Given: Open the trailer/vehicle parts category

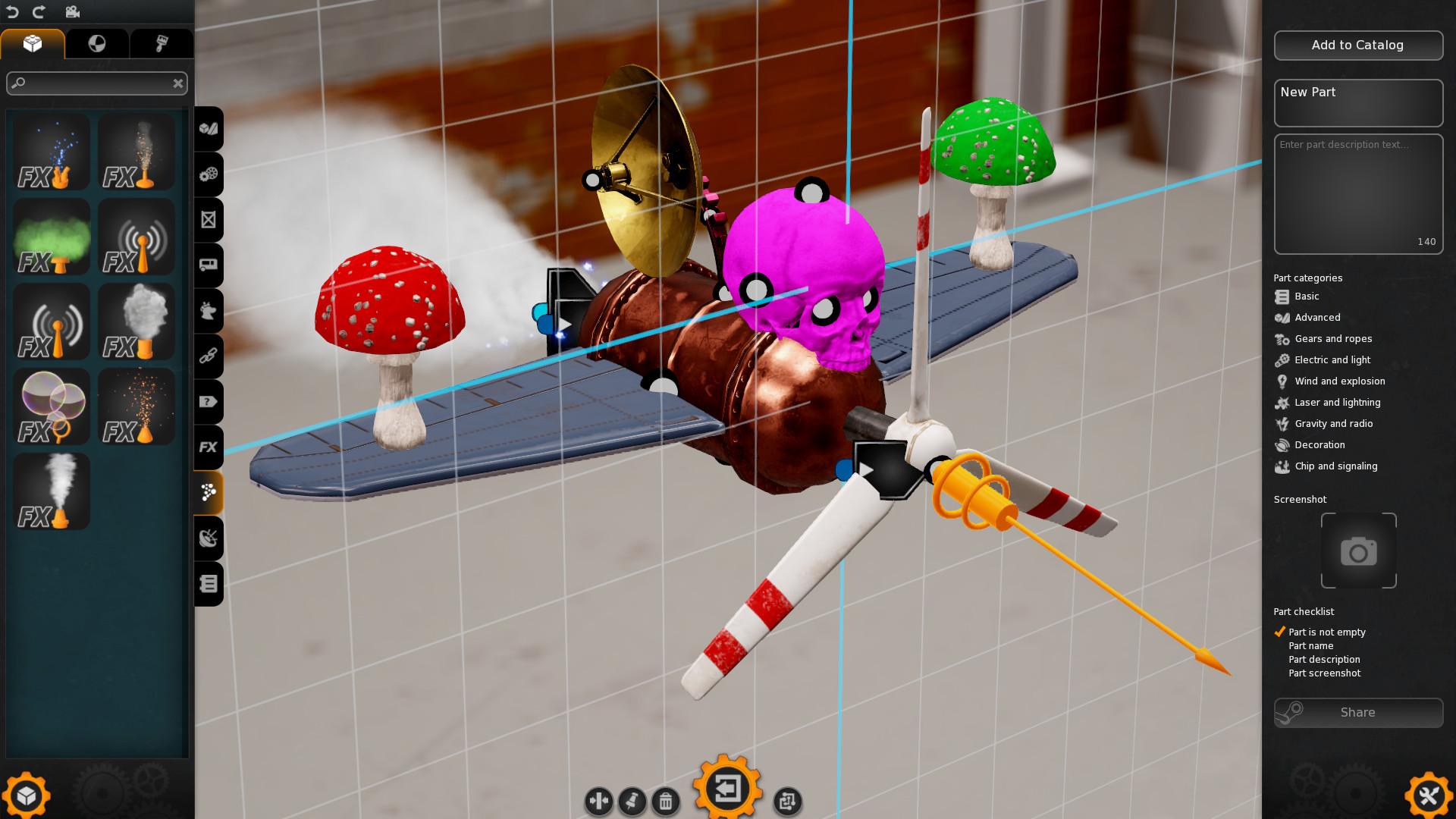Looking at the screenshot, I should tap(209, 265).
